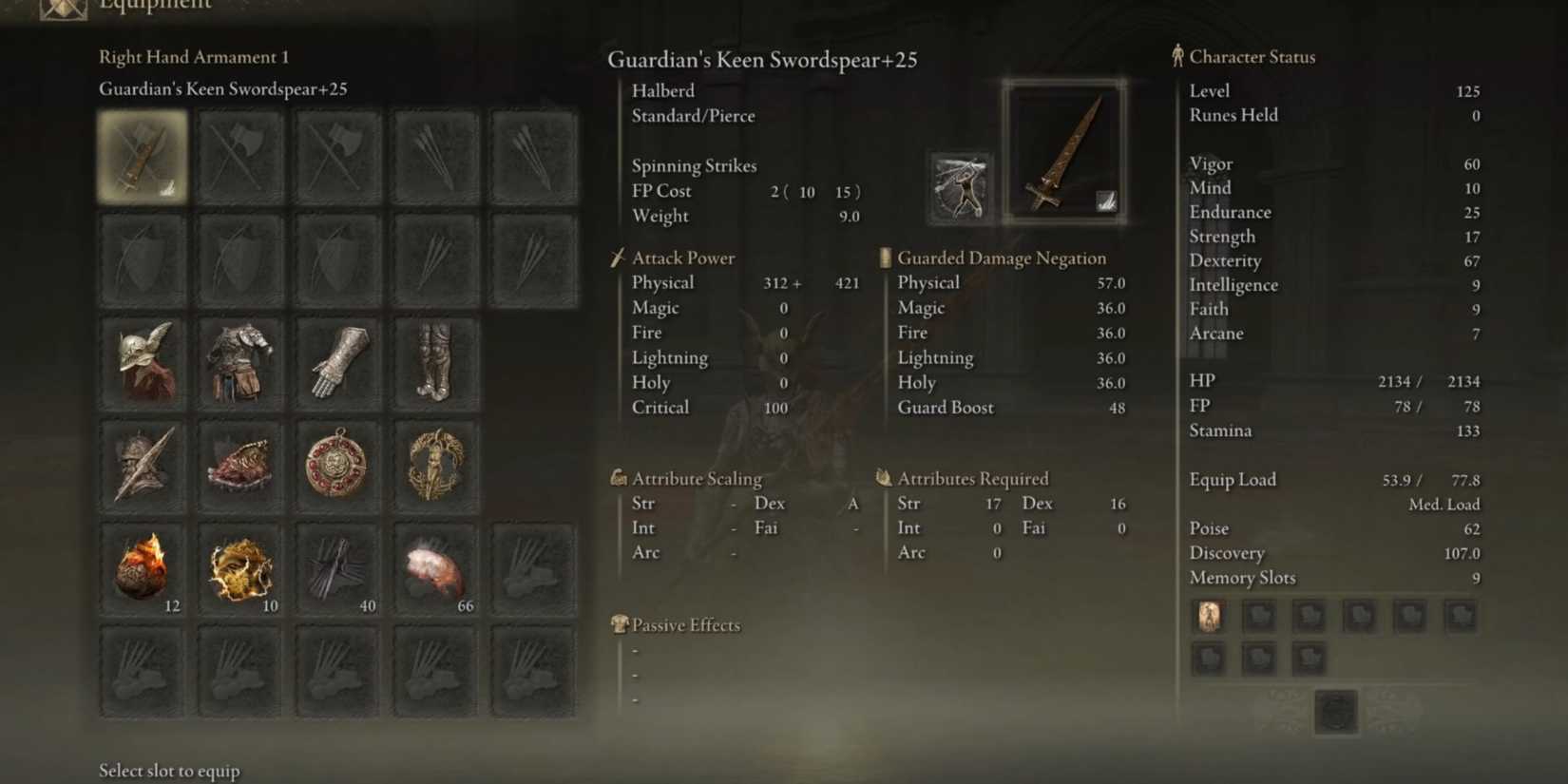Click the raw meat dumpling with quantity 66

tap(434, 569)
